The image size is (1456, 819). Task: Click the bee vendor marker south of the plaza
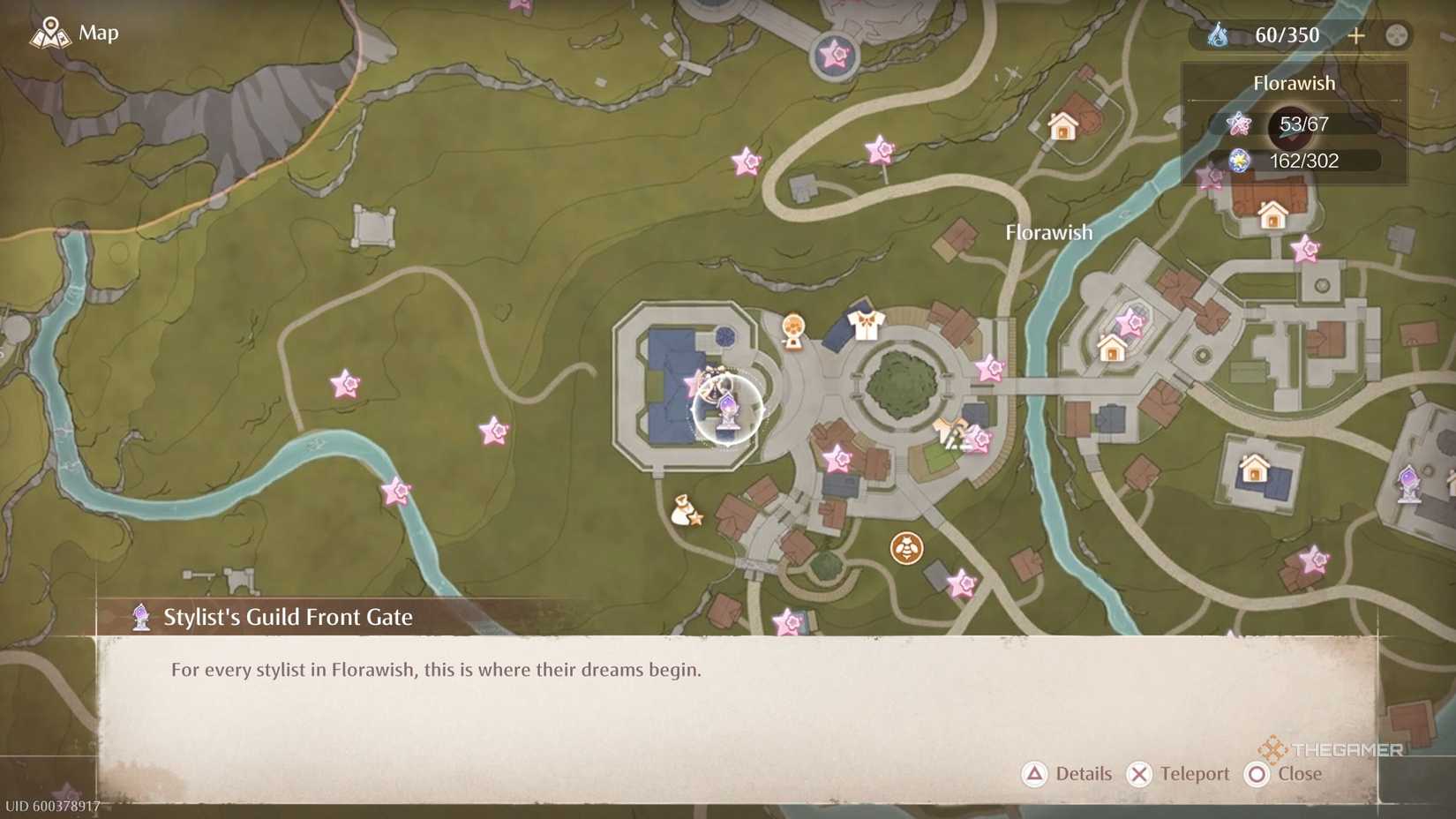907,547
